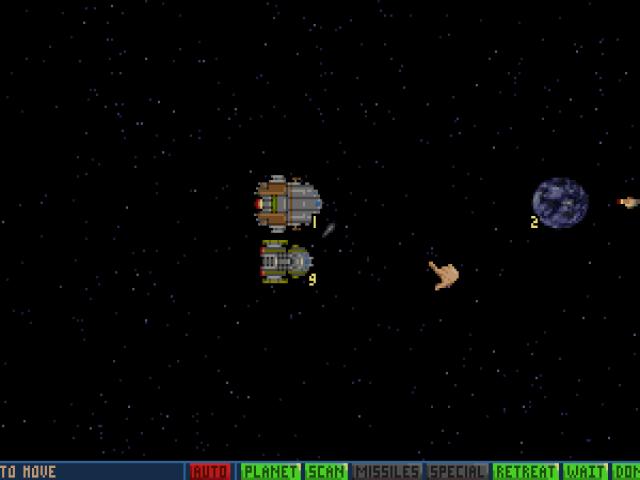Screen dimensions: 640x480
Task: Select the MISSILES button
Action: pos(387,471)
